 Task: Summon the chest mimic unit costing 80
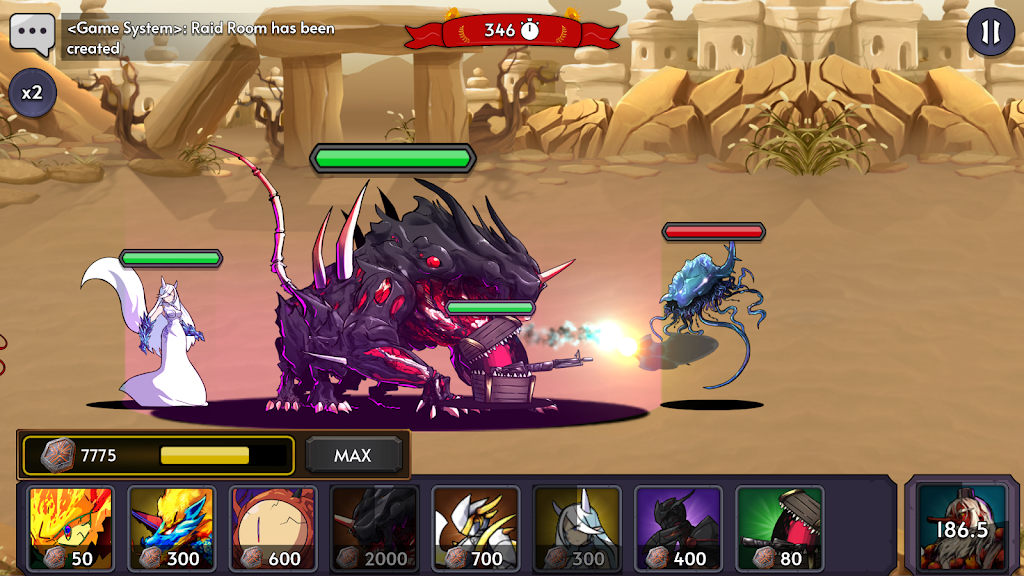click(779, 529)
